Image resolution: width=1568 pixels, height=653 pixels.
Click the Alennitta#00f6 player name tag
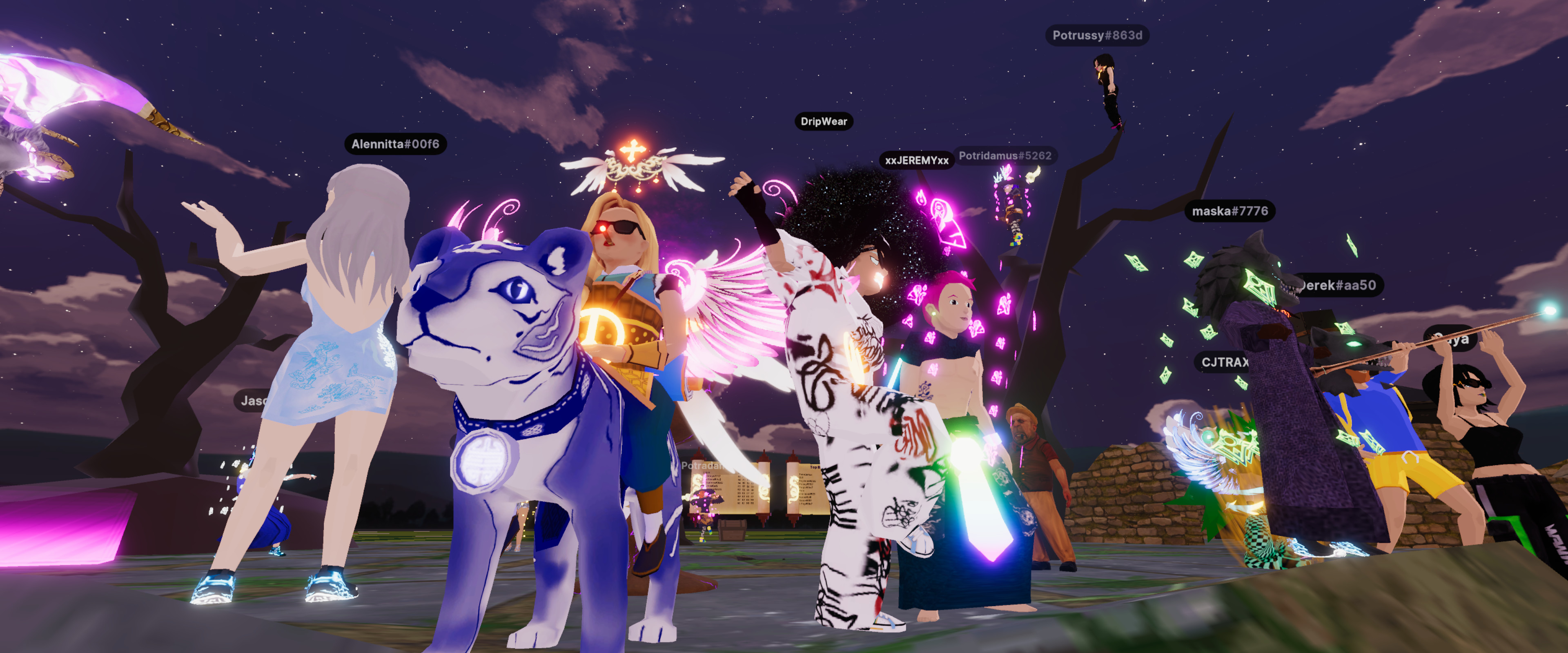point(395,144)
